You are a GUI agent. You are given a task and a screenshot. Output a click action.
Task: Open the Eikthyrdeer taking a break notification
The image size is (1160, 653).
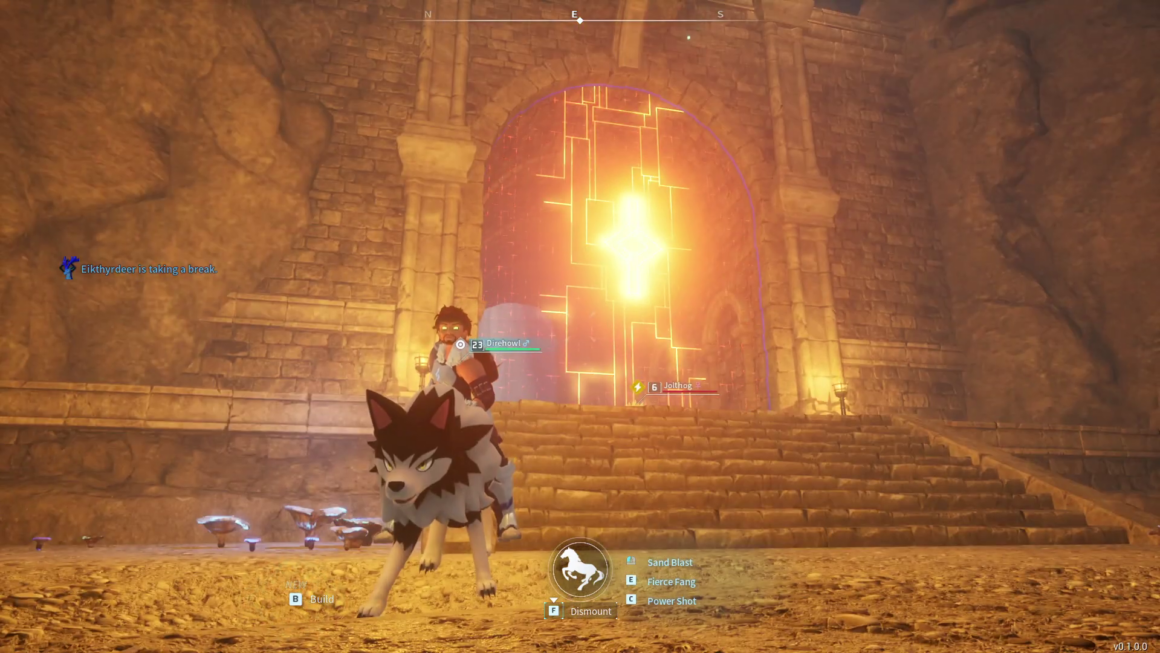point(147,269)
